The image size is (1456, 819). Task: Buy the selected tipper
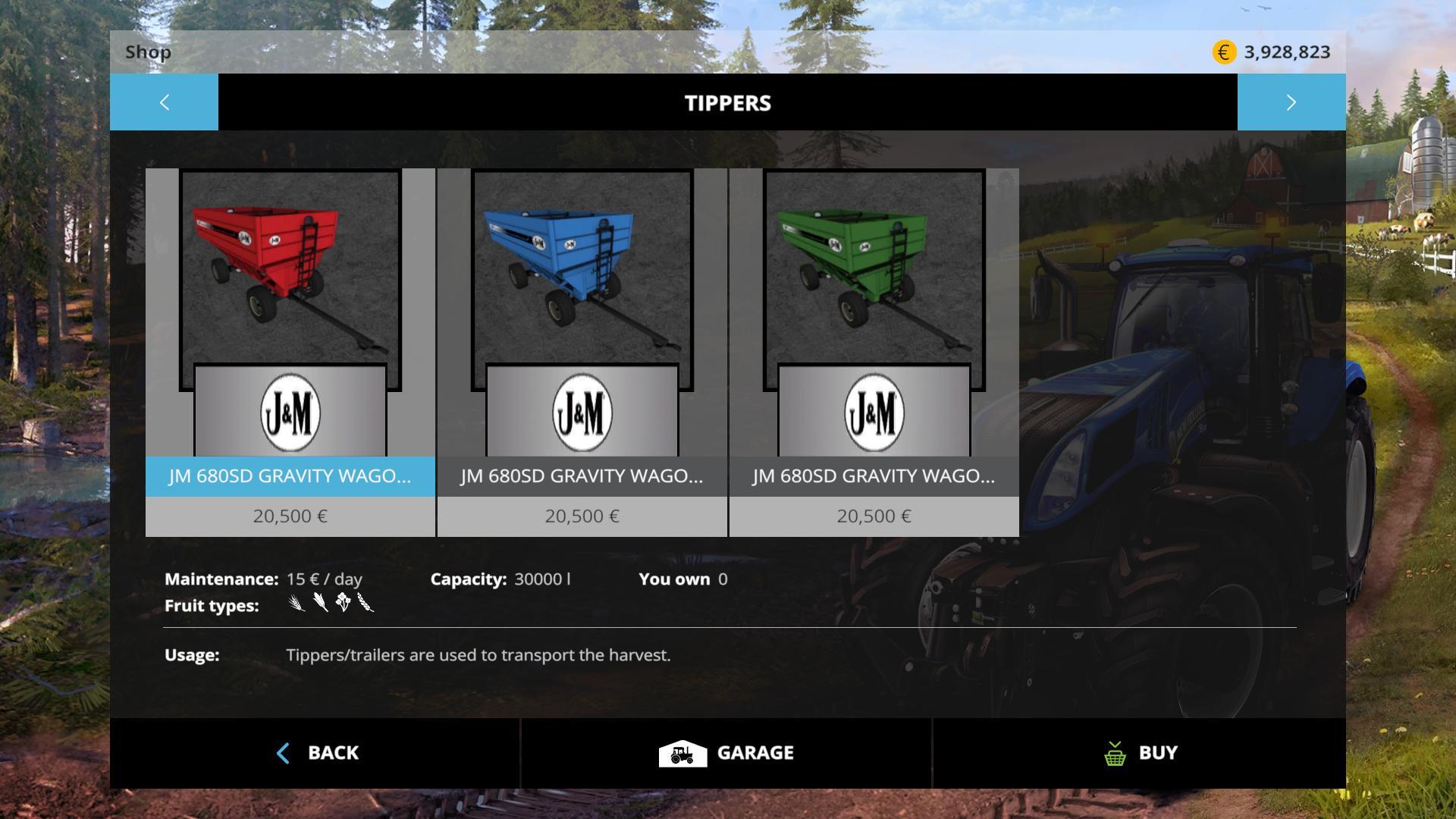click(x=1139, y=753)
